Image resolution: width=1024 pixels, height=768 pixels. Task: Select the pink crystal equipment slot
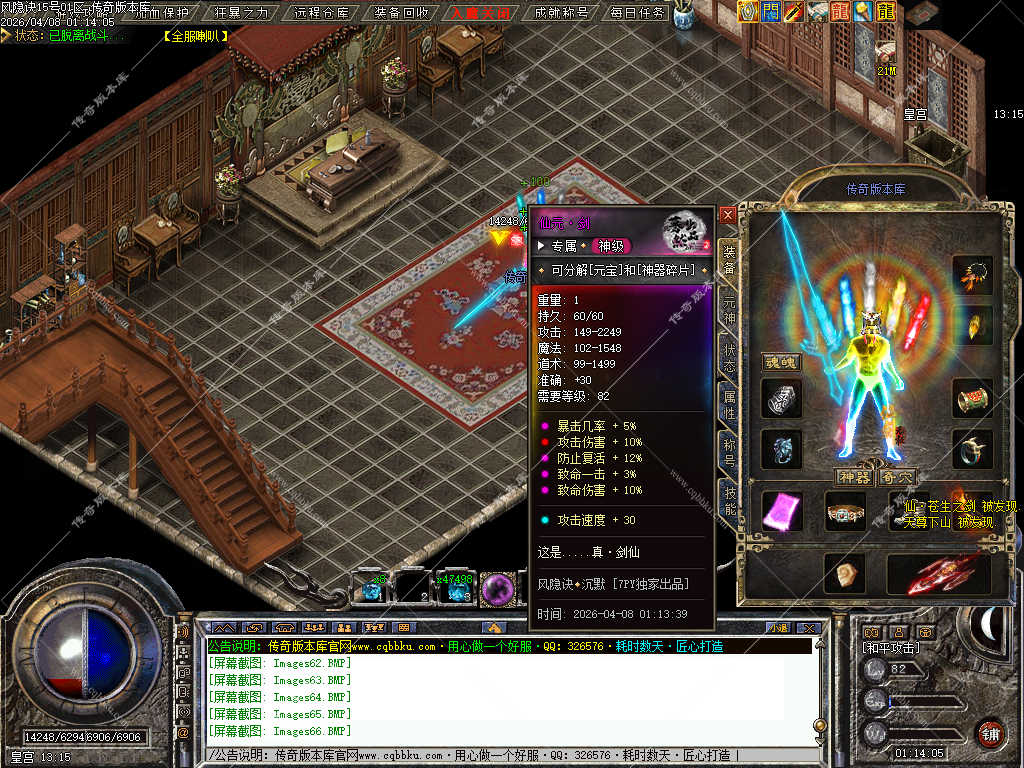point(781,511)
